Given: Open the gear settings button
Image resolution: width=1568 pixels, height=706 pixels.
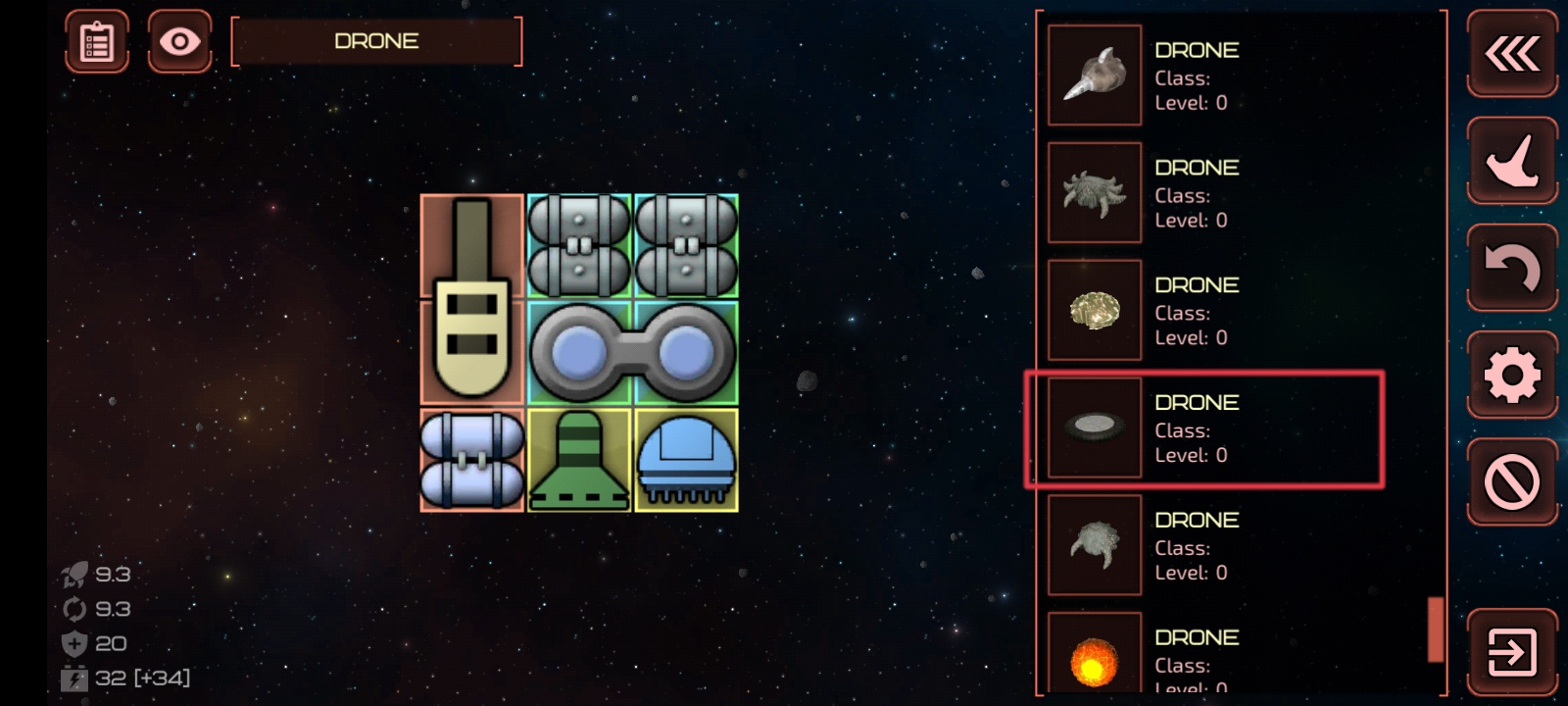Looking at the screenshot, I should 1511,375.
